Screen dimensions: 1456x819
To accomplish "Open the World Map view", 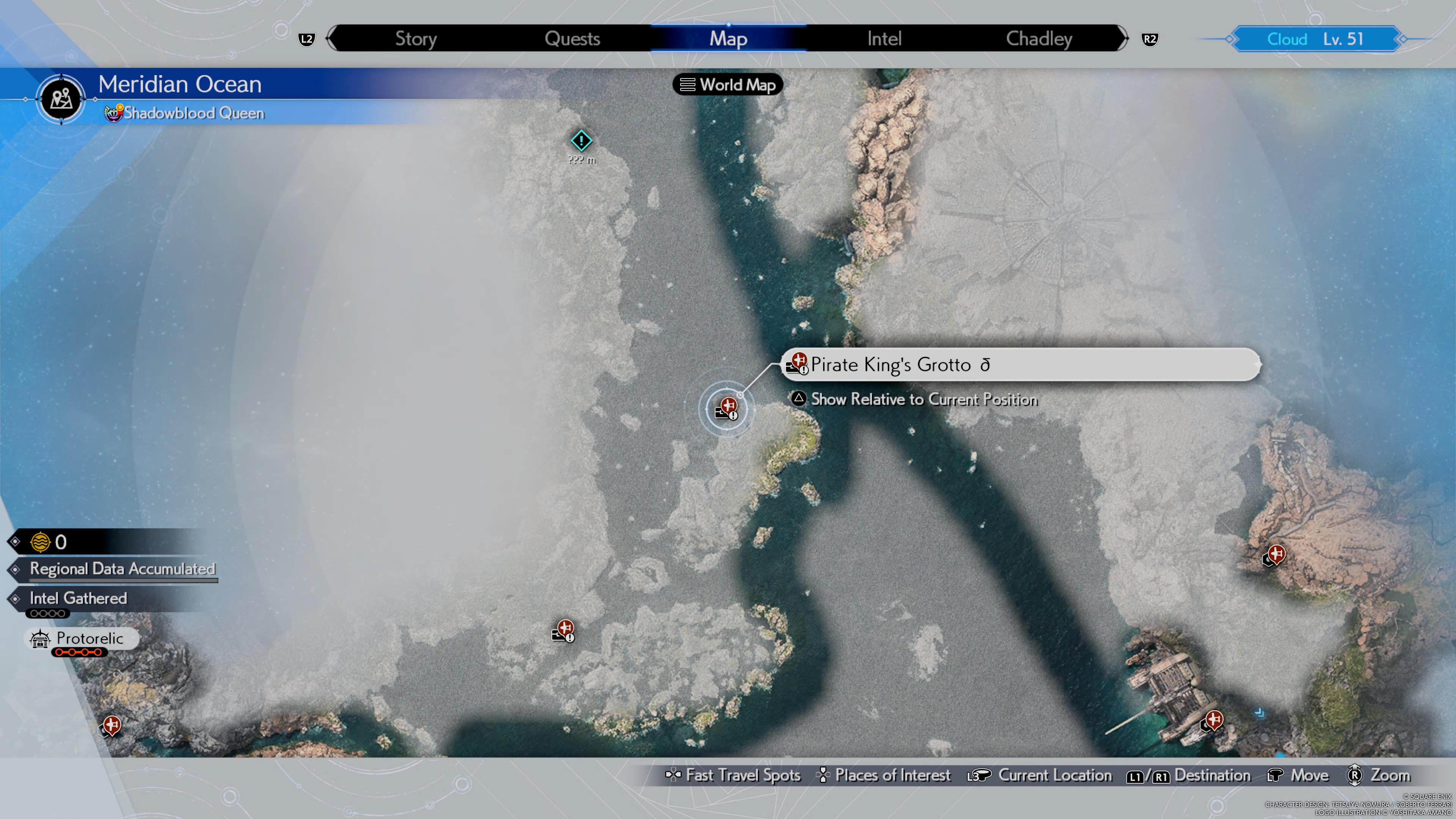I will (x=728, y=85).
